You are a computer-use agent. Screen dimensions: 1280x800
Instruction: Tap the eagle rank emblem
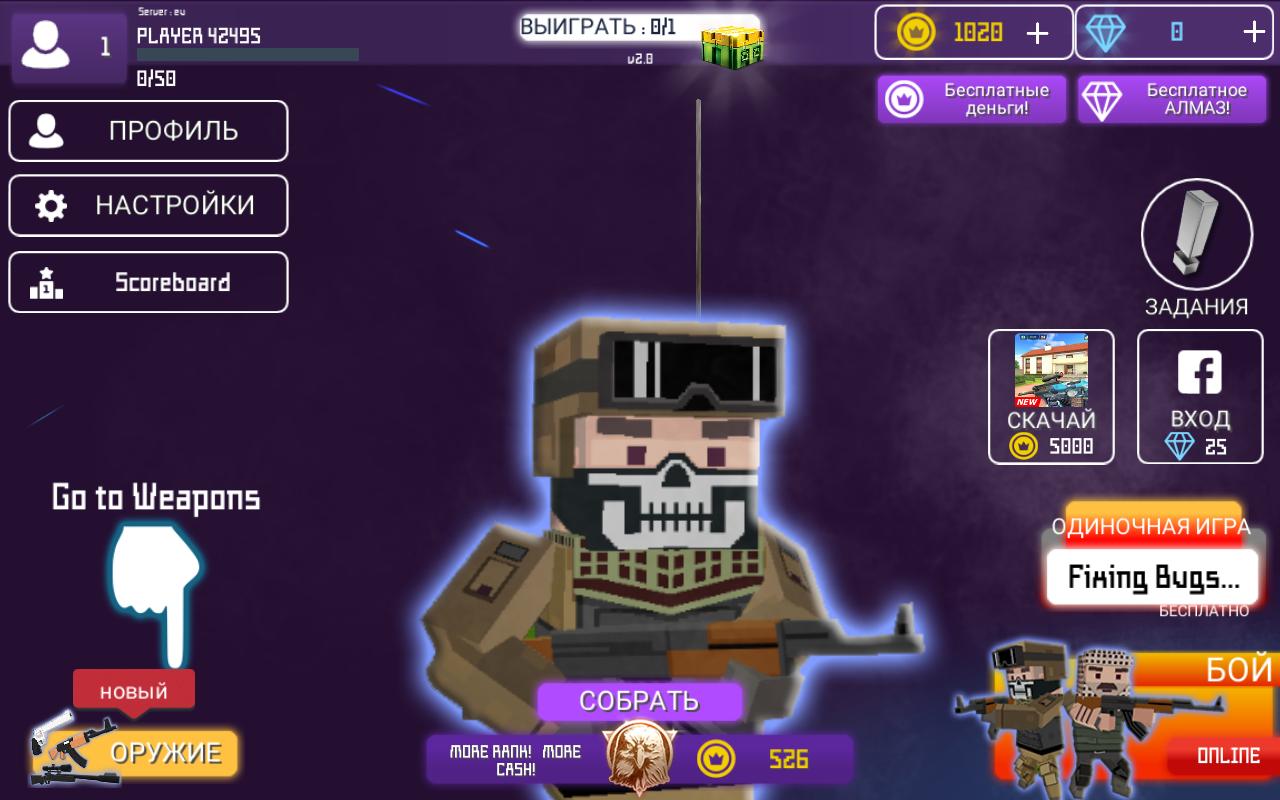[x=637, y=757]
